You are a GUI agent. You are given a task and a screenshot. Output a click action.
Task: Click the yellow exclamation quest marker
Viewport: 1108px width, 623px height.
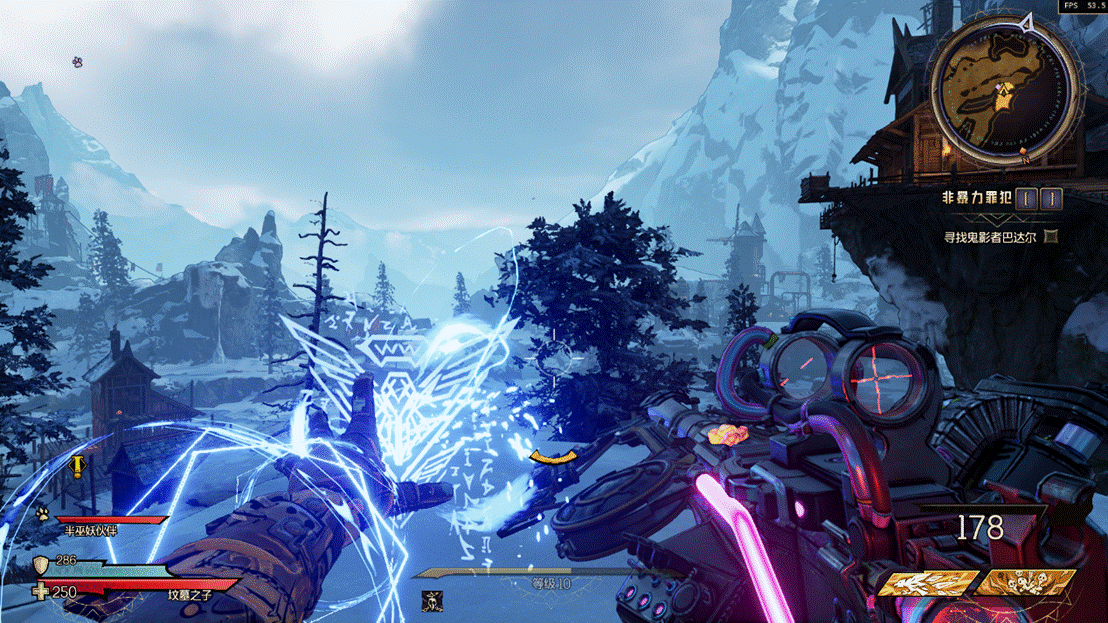(x=77, y=466)
